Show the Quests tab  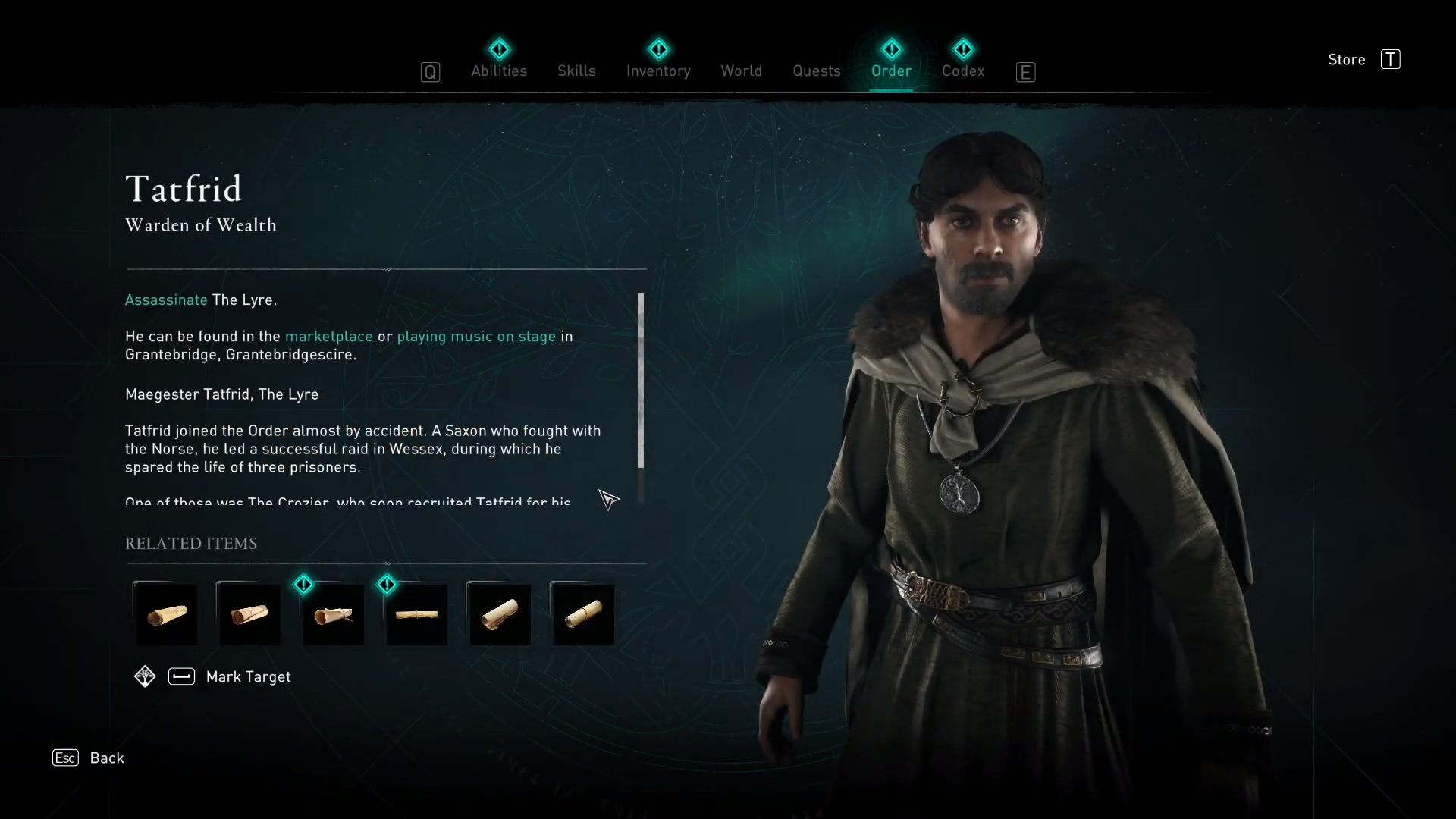(x=816, y=71)
